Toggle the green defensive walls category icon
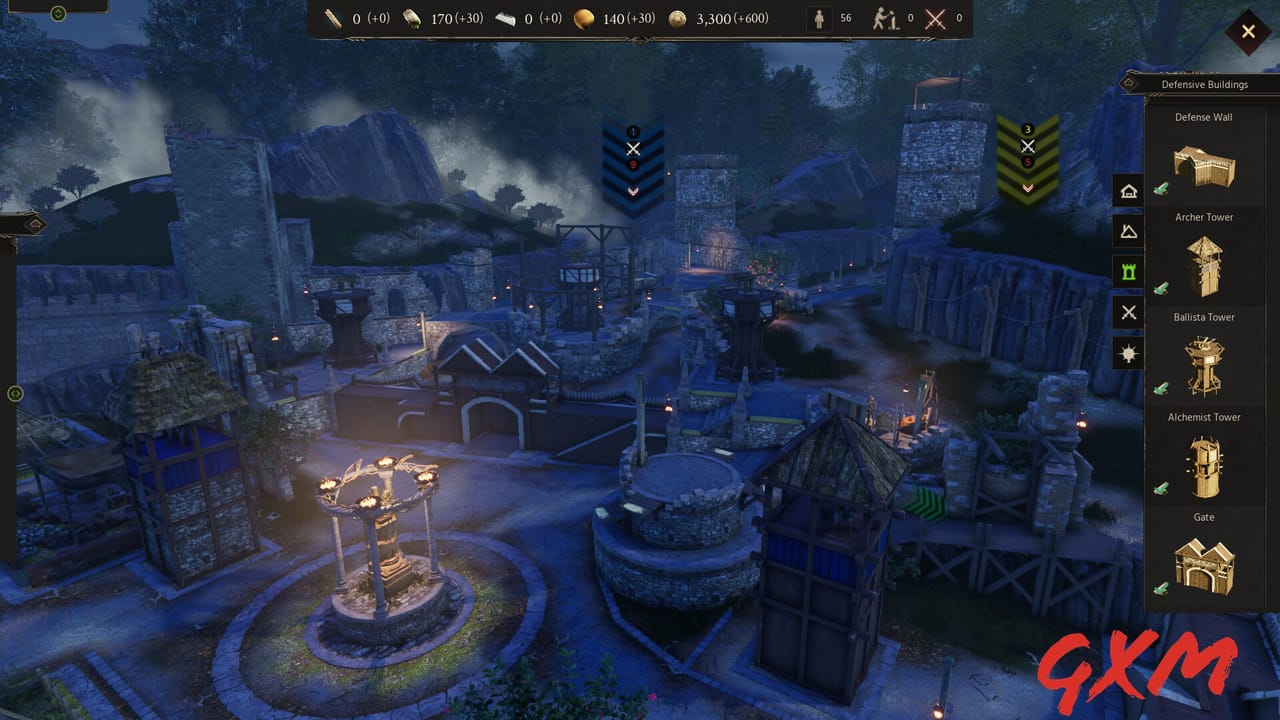Image resolution: width=1280 pixels, height=720 pixels. click(x=1127, y=270)
